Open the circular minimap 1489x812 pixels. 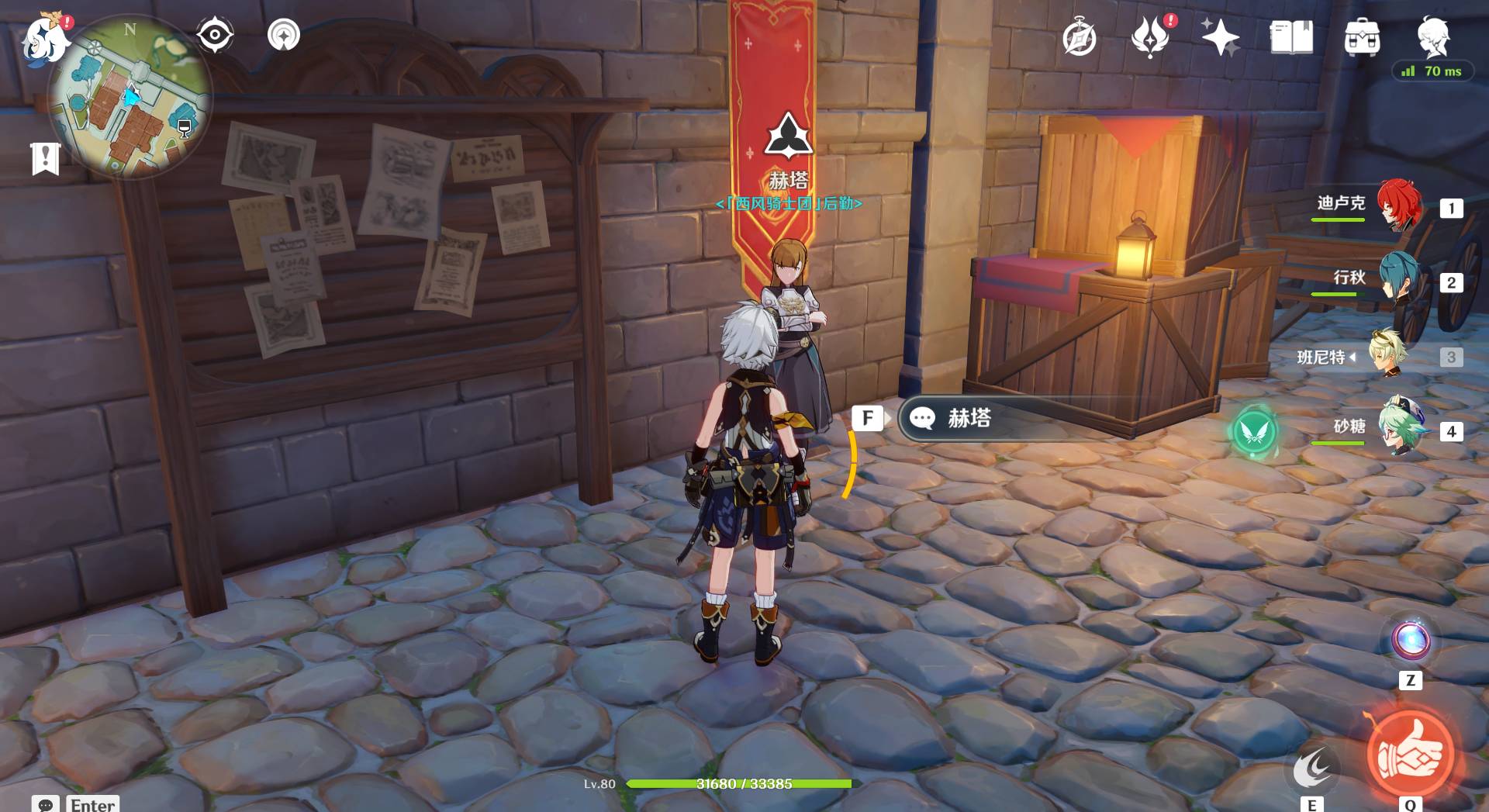coord(130,96)
